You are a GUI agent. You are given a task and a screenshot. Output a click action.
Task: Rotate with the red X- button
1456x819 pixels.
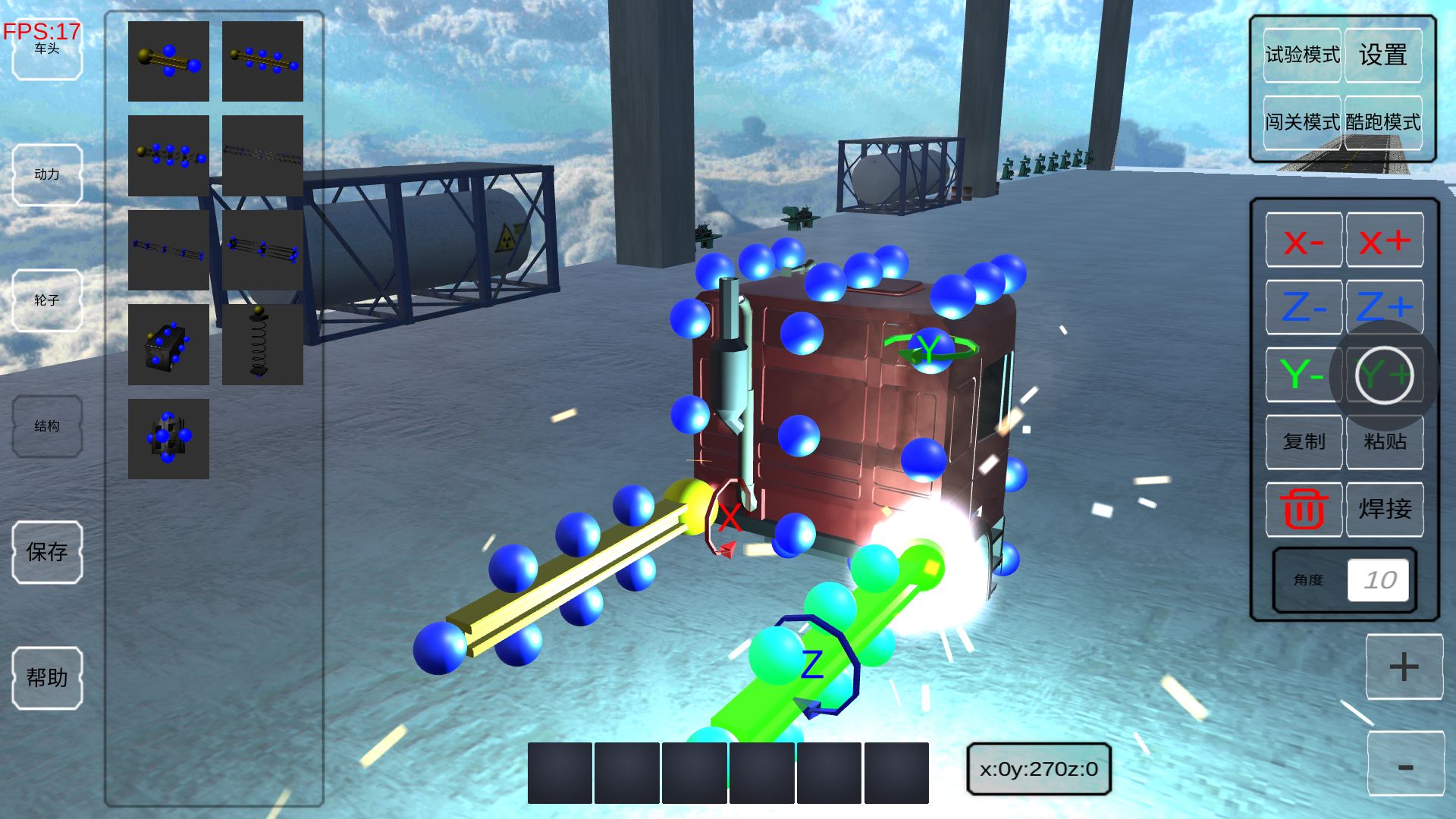1304,241
